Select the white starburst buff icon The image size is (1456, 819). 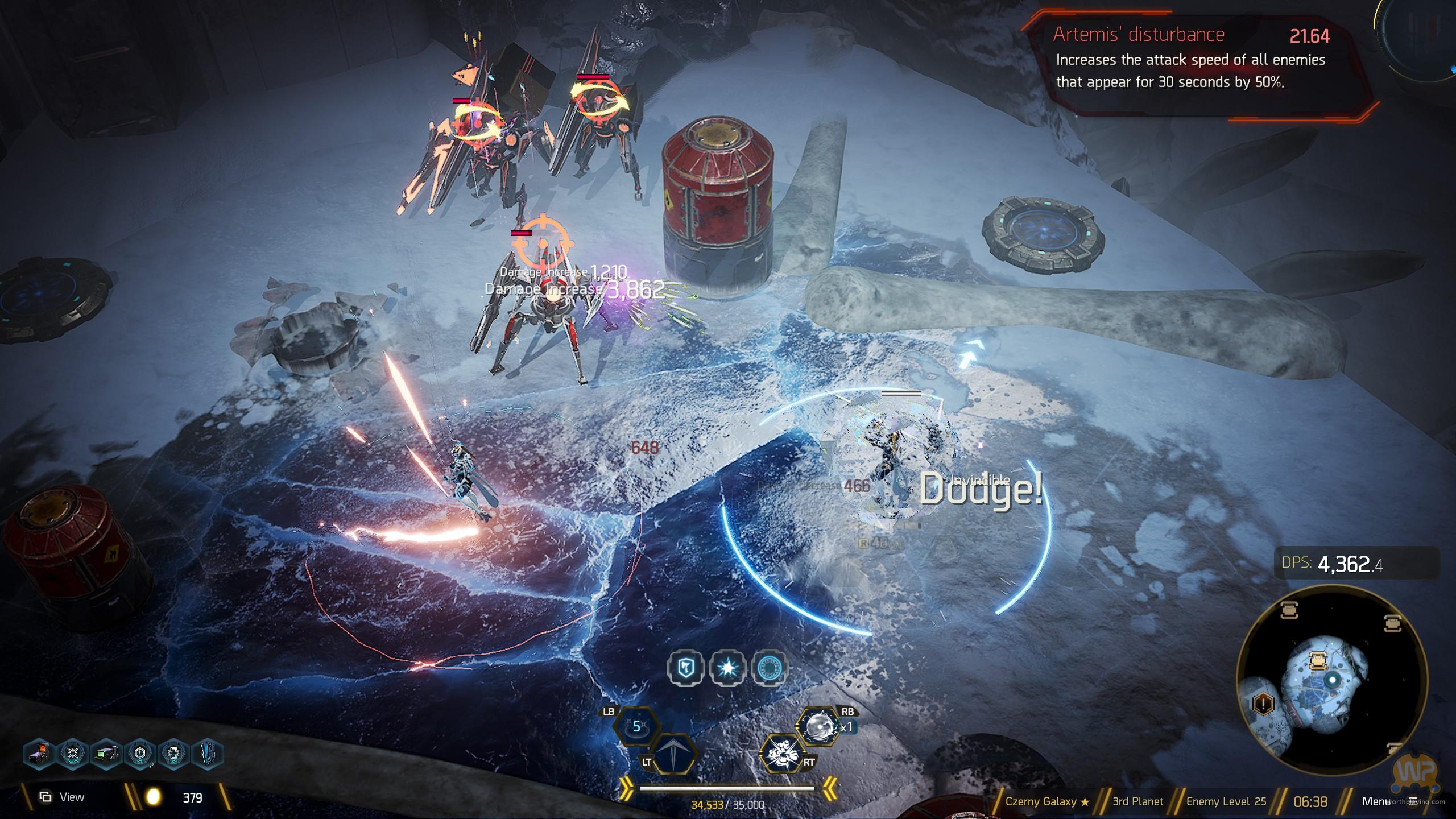(x=728, y=668)
